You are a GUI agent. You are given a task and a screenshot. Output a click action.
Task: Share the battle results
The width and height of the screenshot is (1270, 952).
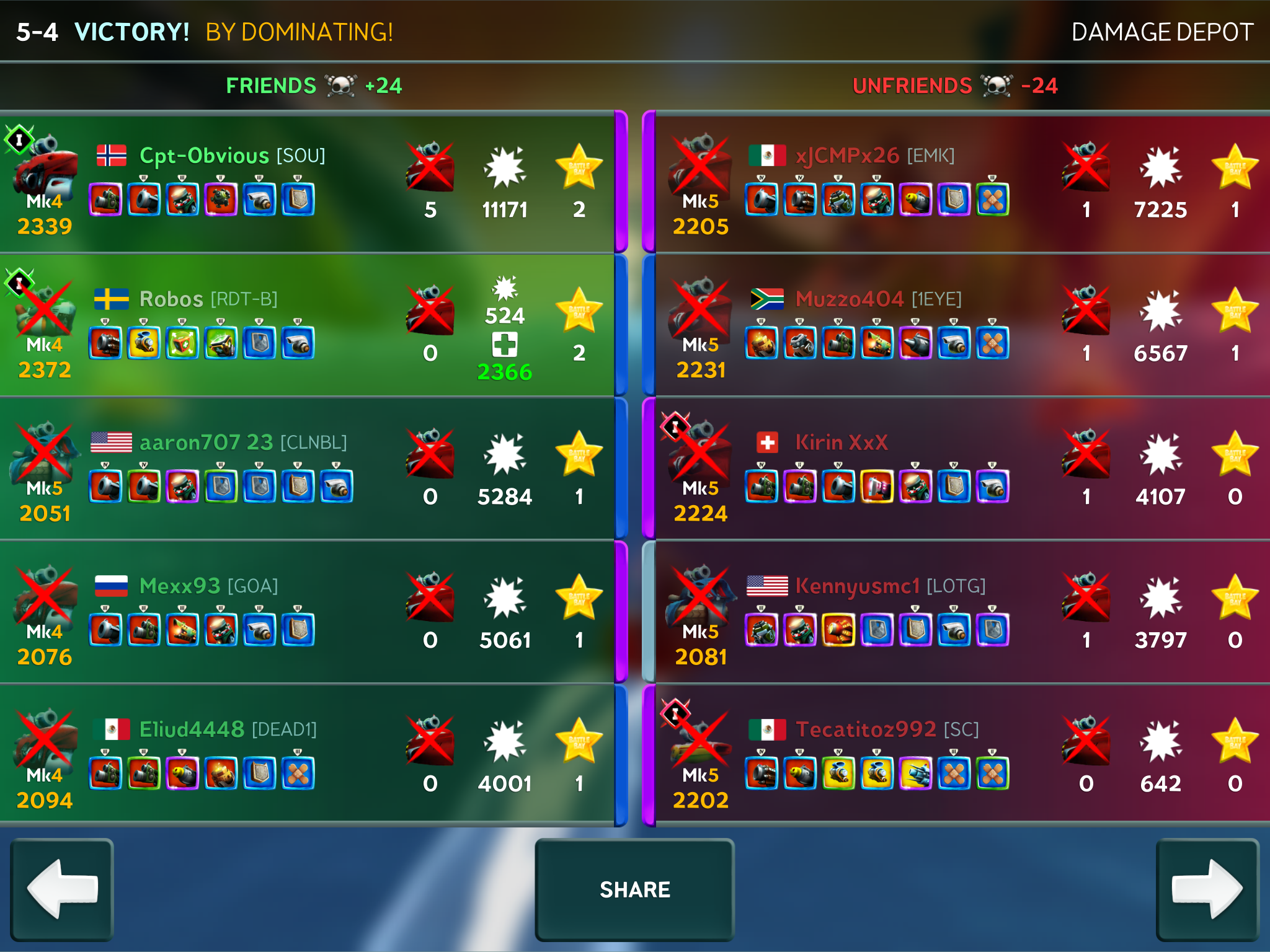click(x=634, y=889)
